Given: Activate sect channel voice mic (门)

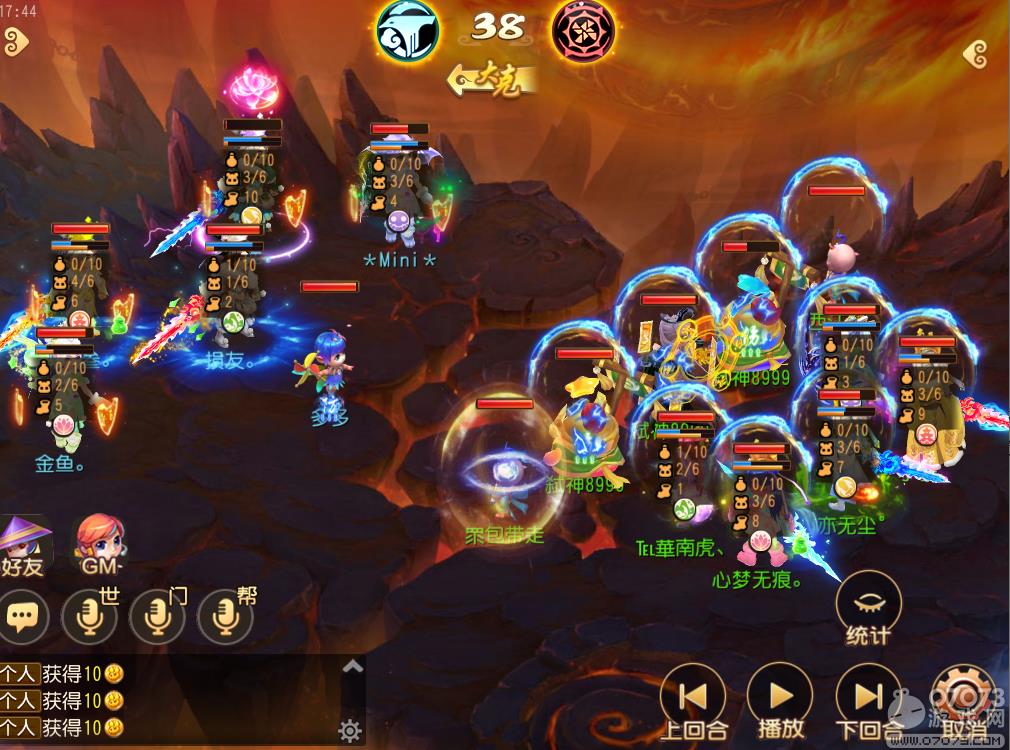Looking at the screenshot, I should point(158,618).
